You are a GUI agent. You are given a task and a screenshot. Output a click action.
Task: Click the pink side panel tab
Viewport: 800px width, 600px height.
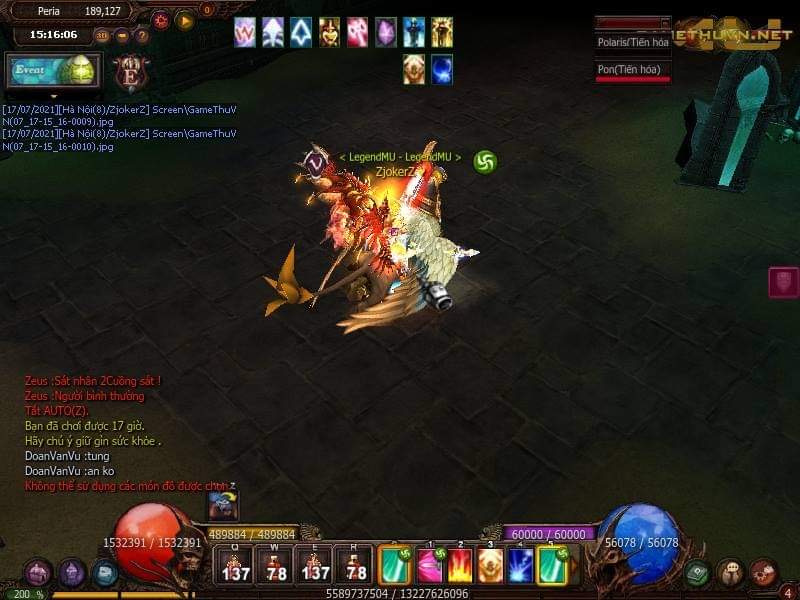tap(783, 282)
